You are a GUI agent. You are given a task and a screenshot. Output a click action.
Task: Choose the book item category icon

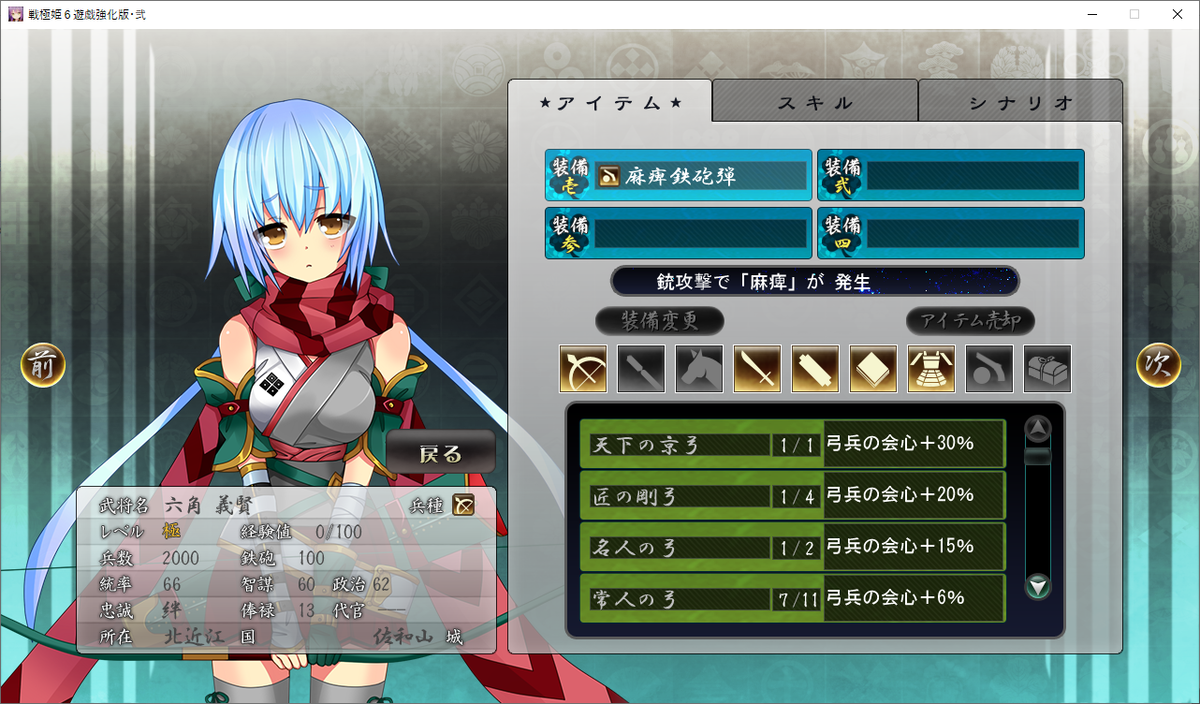click(x=873, y=369)
